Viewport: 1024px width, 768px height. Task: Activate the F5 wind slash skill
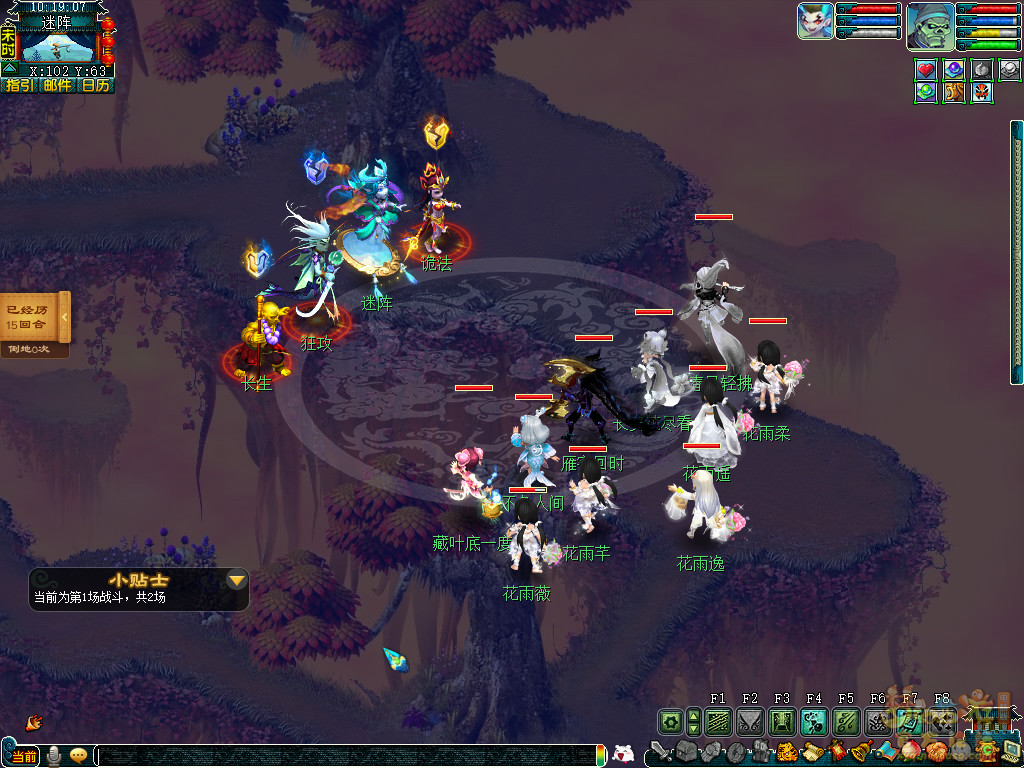pos(846,721)
